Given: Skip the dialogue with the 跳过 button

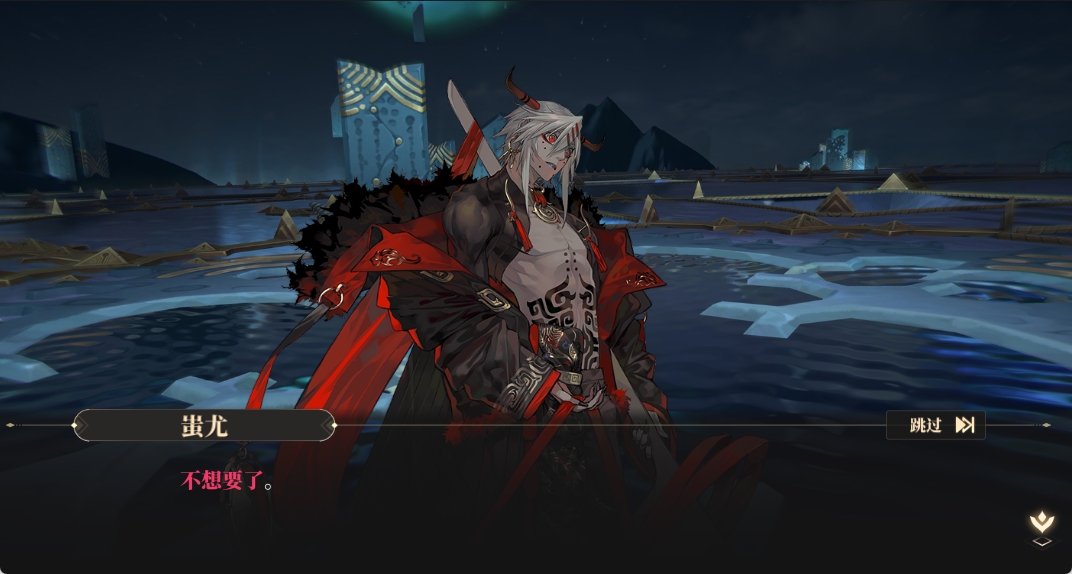Looking at the screenshot, I should (936, 425).
